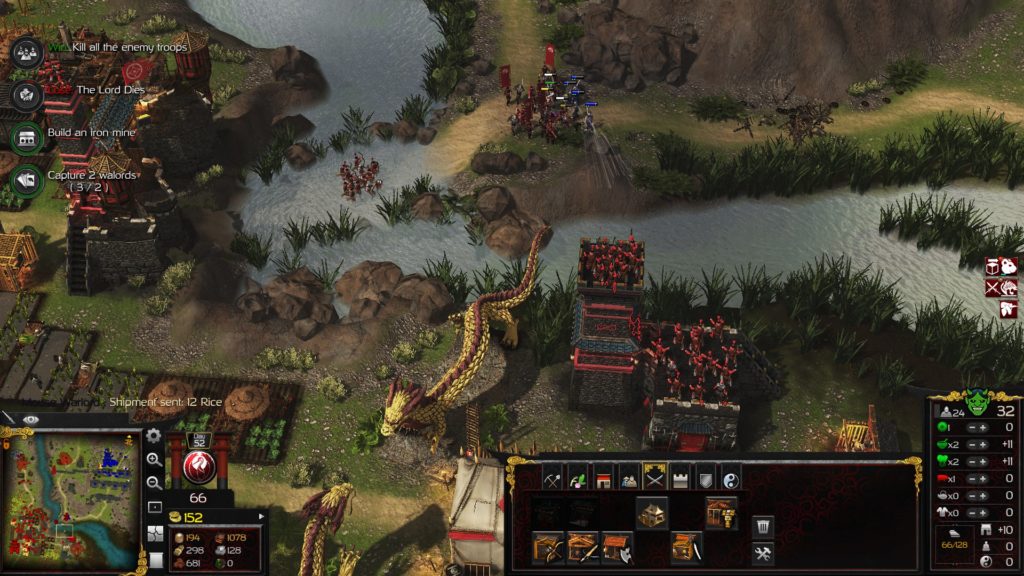Click the minimap
The width and height of the screenshot is (1024, 576).
click(x=71, y=500)
